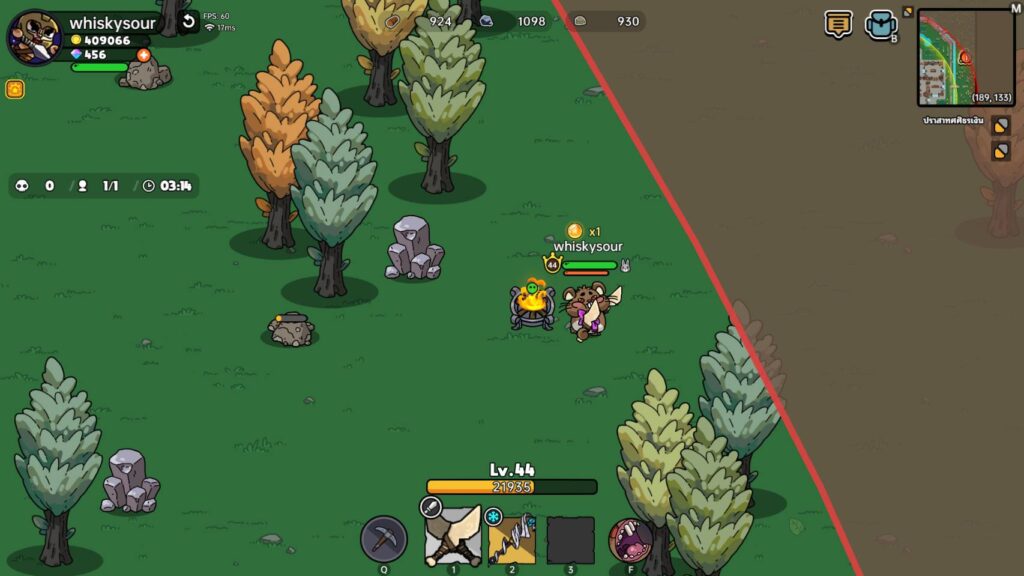Select the pickaxe tool button
Image resolution: width=1024 pixels, height=576 pixels.
pyautogui.click(x=384, y=540)
